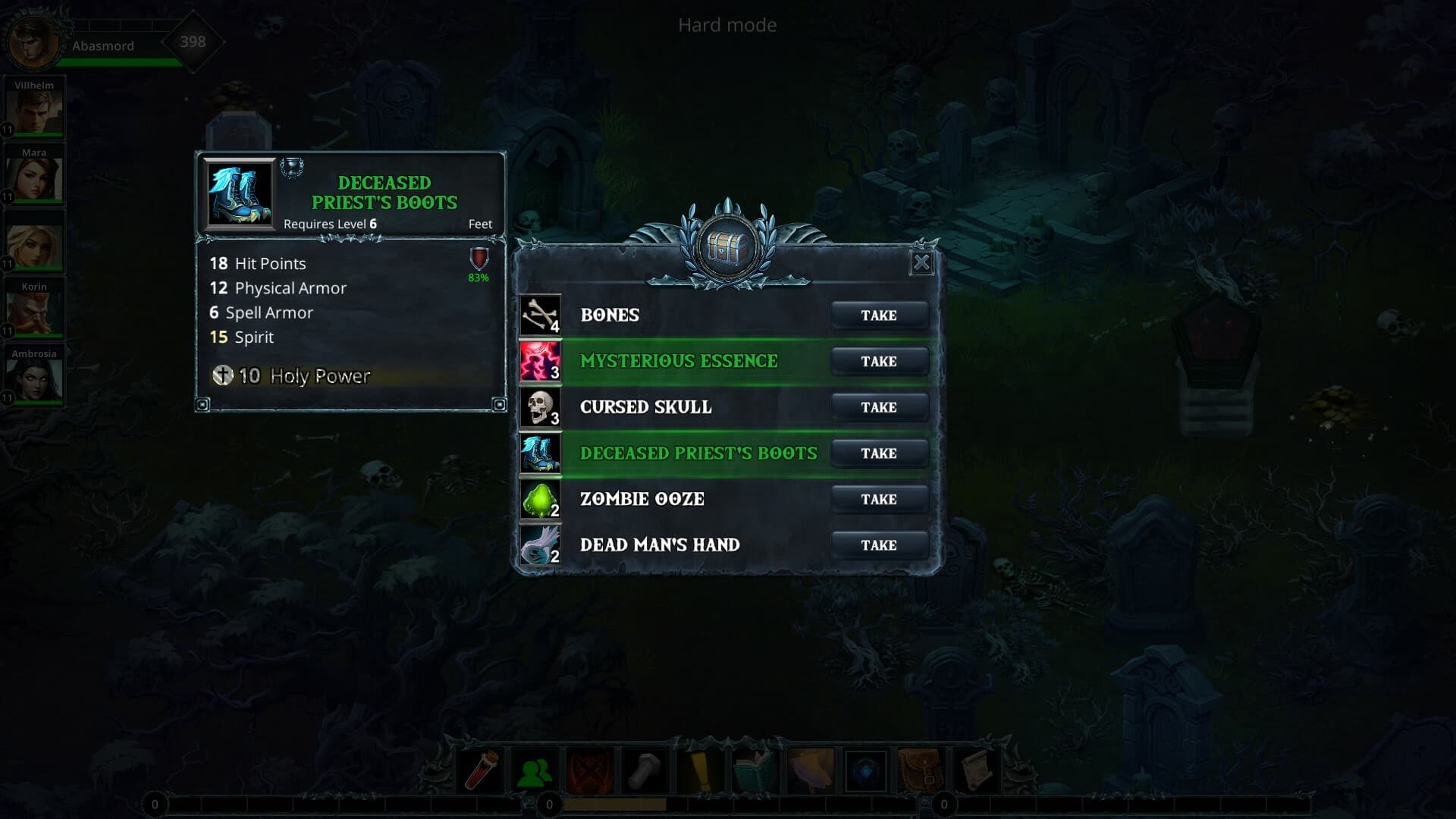The width and height of the screenshot is (1456, 819).
Task: Select the blue crystal orb icon
Action: (865, 770)
